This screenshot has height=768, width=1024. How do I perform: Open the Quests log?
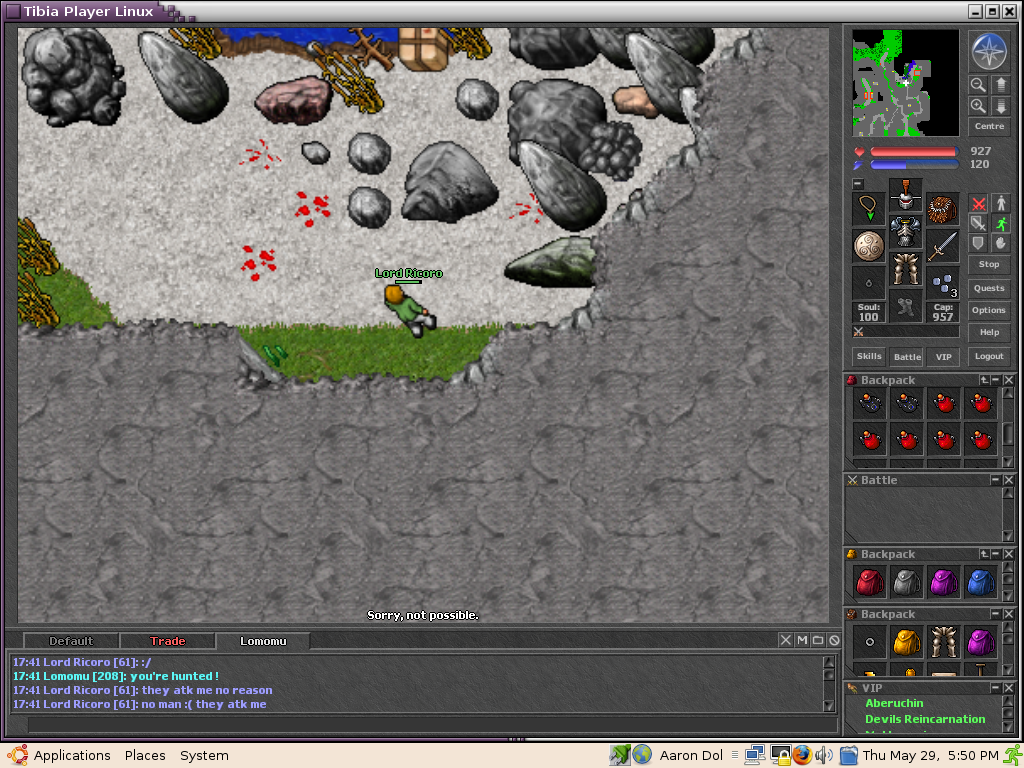click(989, 288)
